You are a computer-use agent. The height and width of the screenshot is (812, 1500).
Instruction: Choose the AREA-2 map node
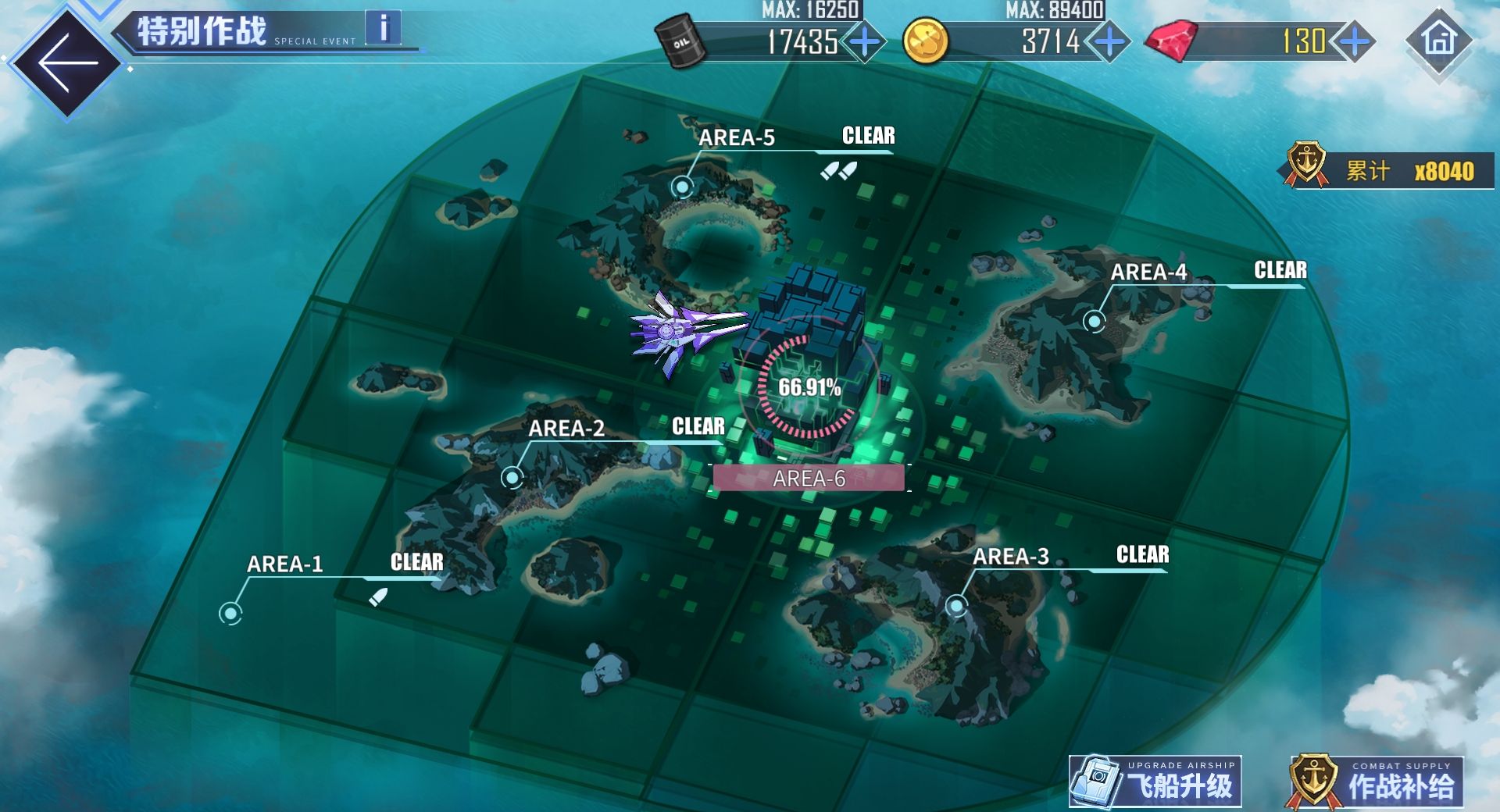(512, 476)
